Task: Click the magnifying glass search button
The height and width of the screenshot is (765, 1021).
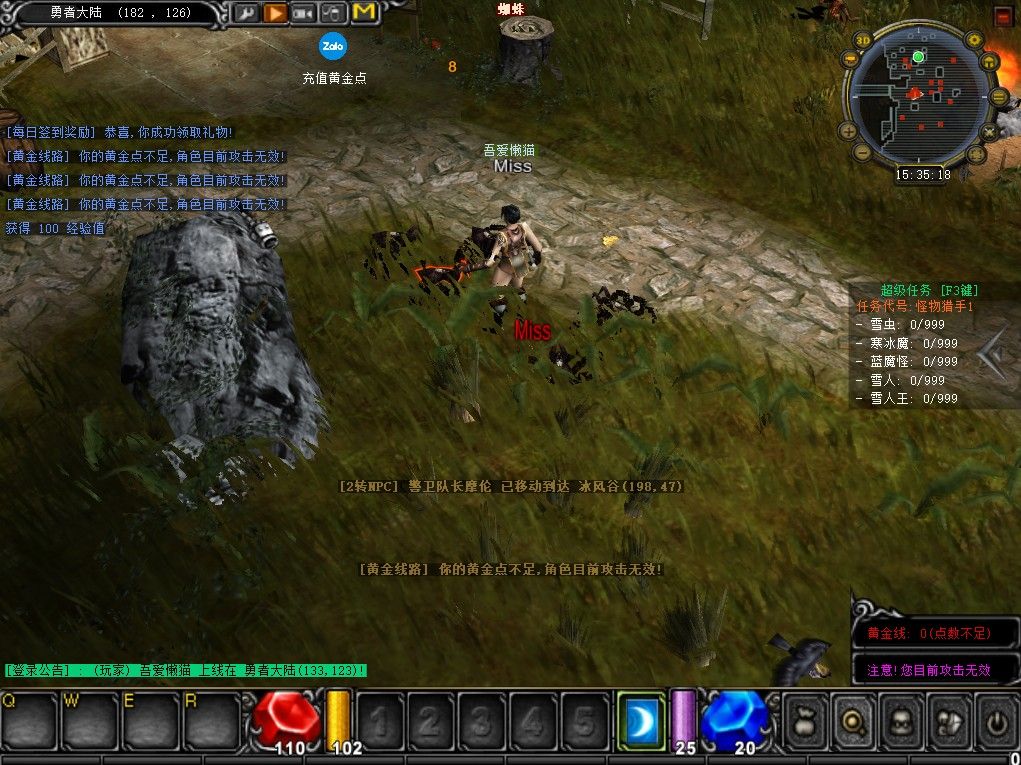Action: pyautogui.click(x=854, y=718)
